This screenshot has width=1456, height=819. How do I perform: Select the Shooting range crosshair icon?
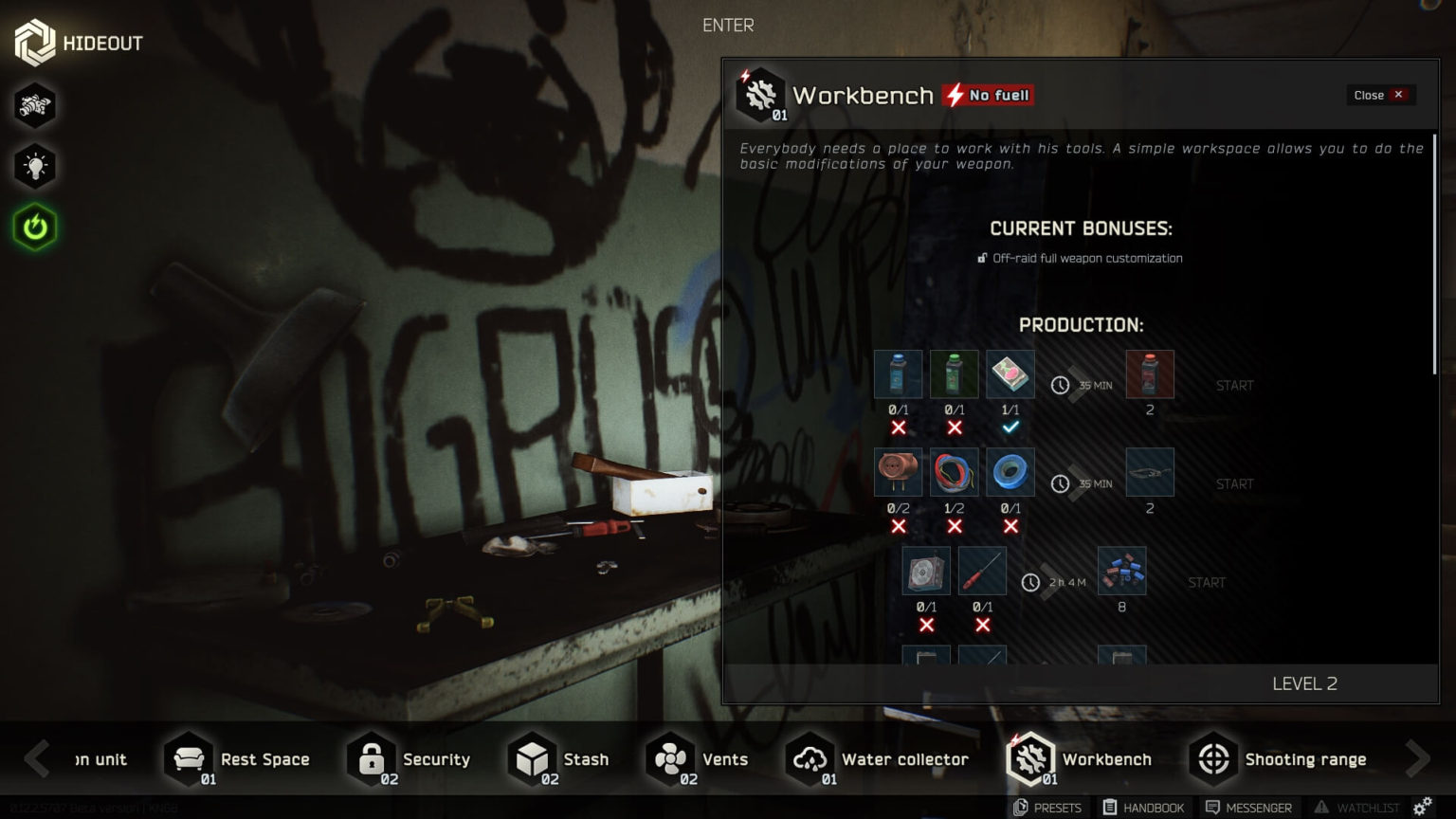click(x=1213, y=758)
